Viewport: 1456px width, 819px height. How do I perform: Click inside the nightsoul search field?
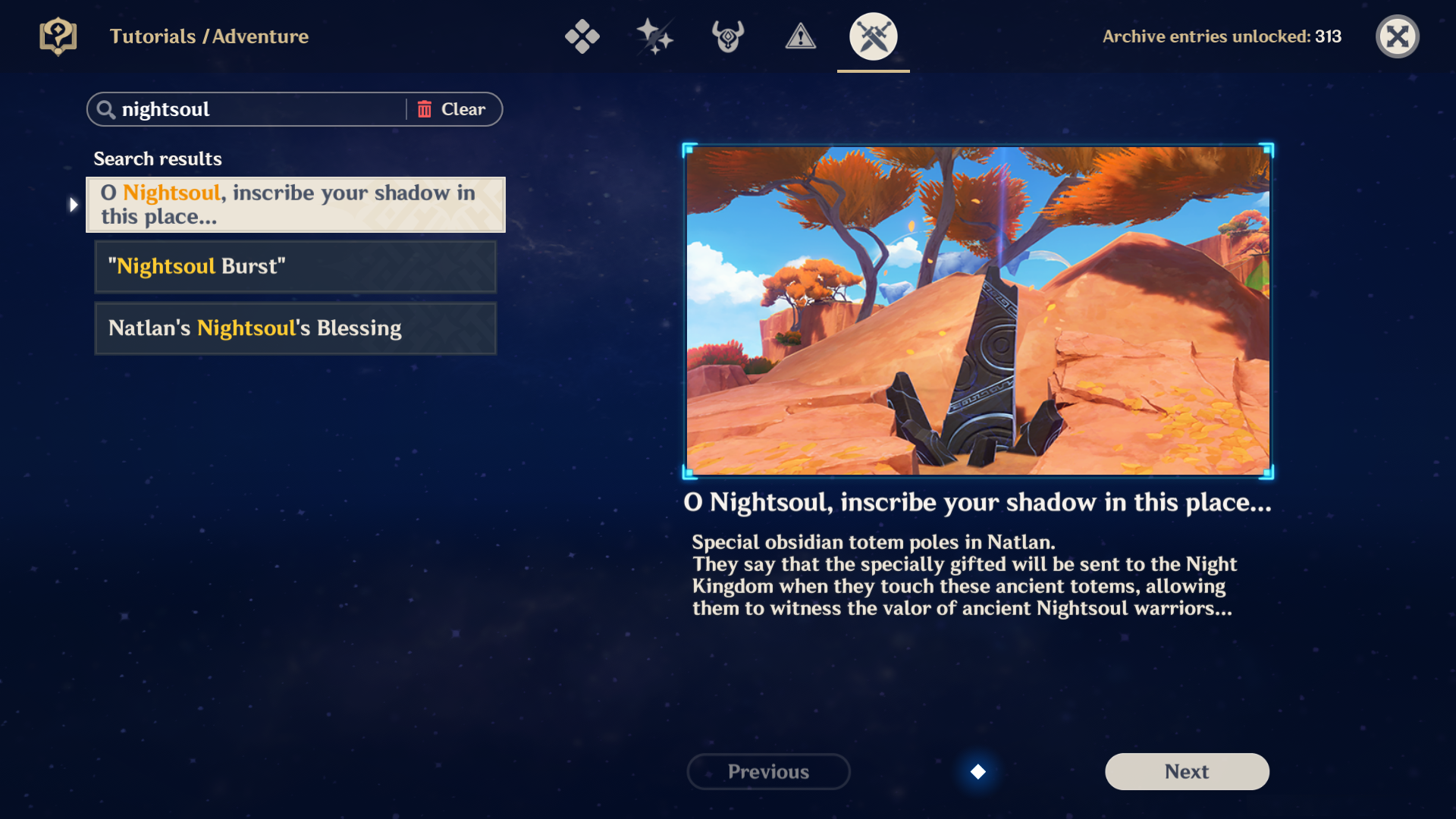pos(250,109)
